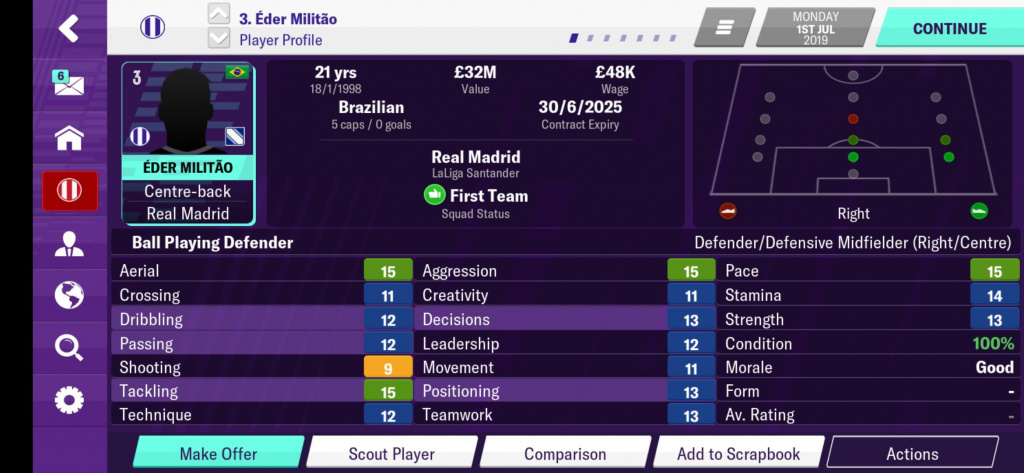Go to the home screen icon
1024x473 pixels.
pos(68,137)
